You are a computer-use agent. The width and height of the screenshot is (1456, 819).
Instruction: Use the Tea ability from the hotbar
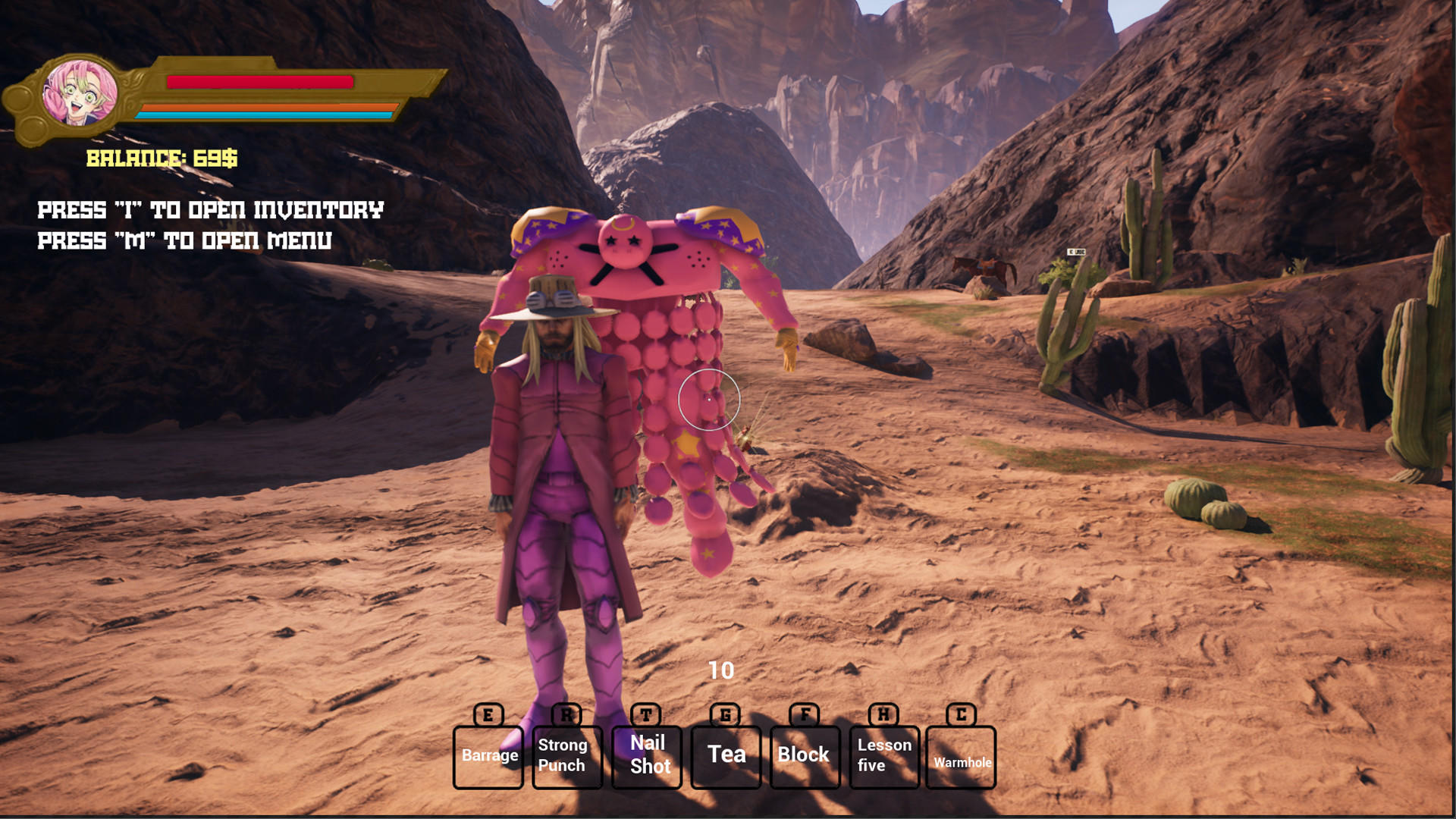[725, 755]
